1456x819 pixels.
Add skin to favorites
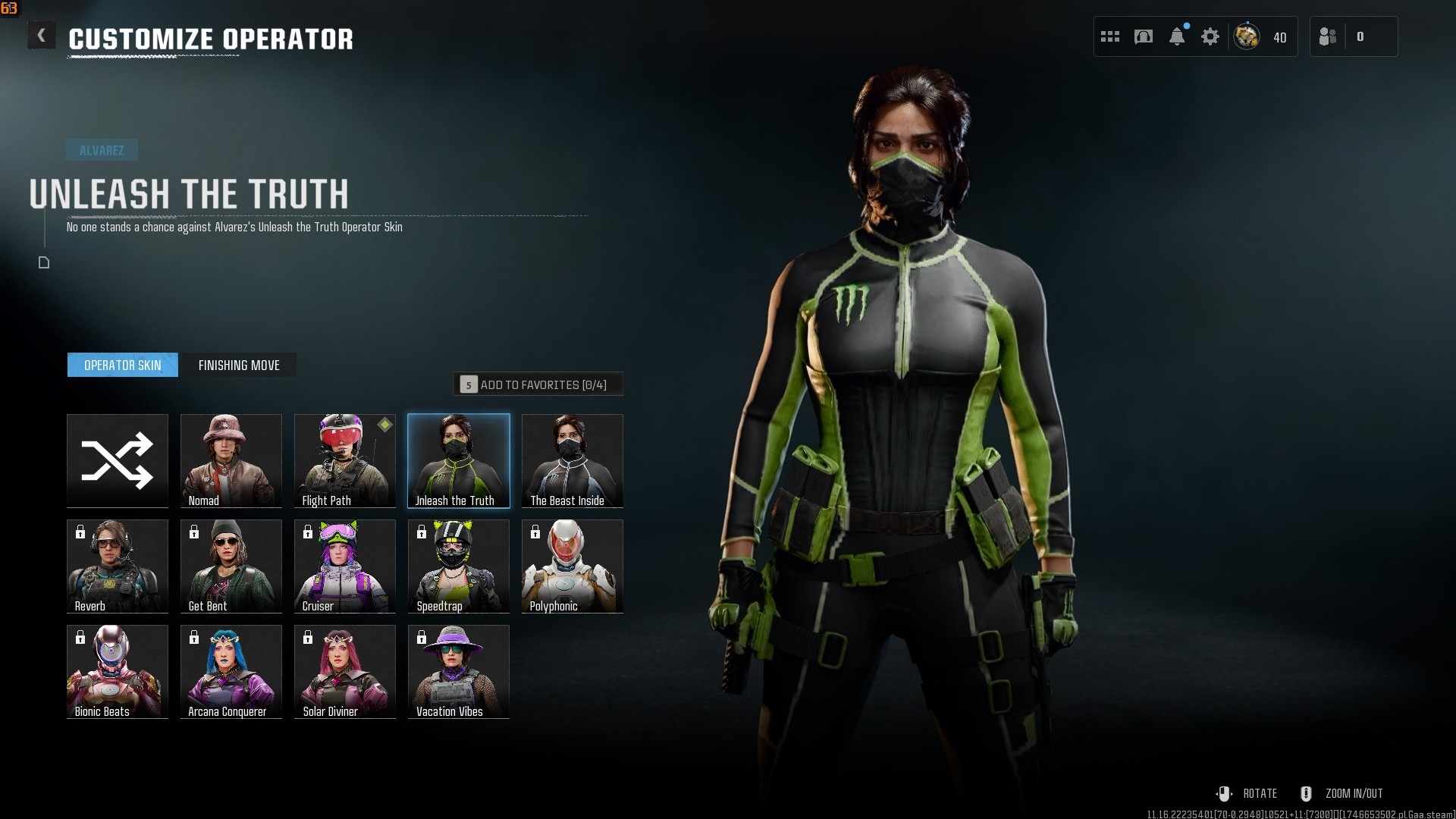point(538,384)
